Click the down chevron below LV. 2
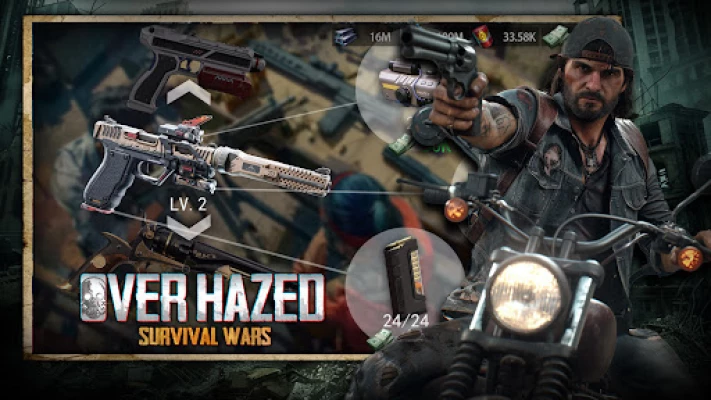 click(x=189, y=225)
